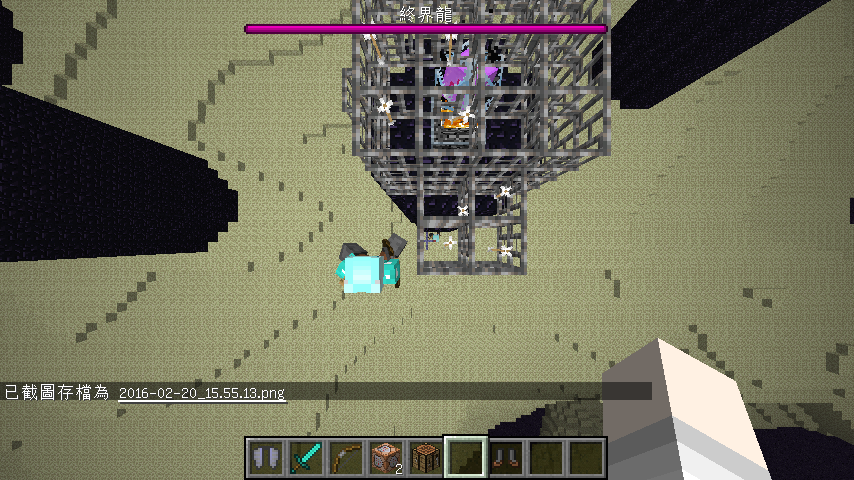
Task: Select the elytra wings hotbar slot
Action: point(265,457)
